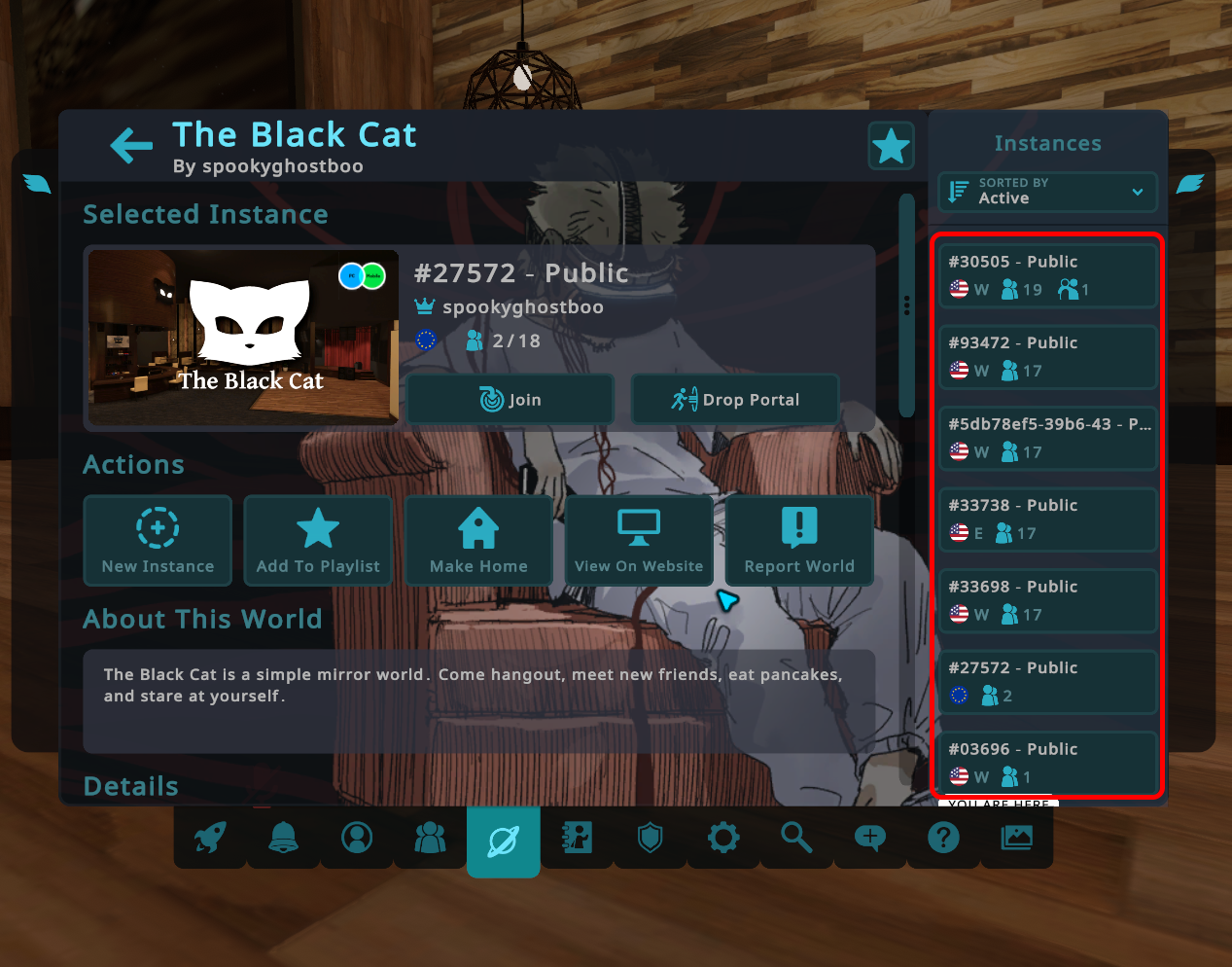
Task: Favorite the world with the star button
Action: point(891,146)
